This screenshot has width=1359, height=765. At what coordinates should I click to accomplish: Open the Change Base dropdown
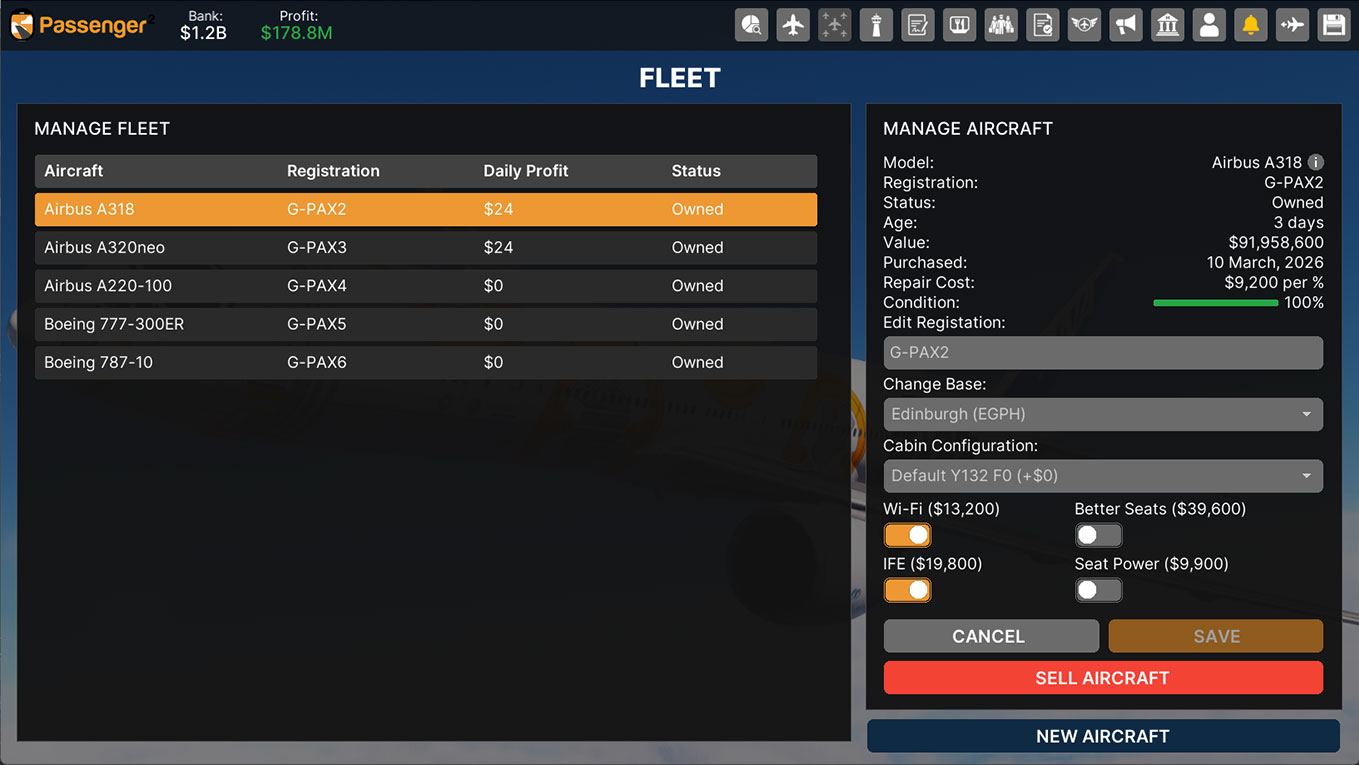coord(1102,414)
